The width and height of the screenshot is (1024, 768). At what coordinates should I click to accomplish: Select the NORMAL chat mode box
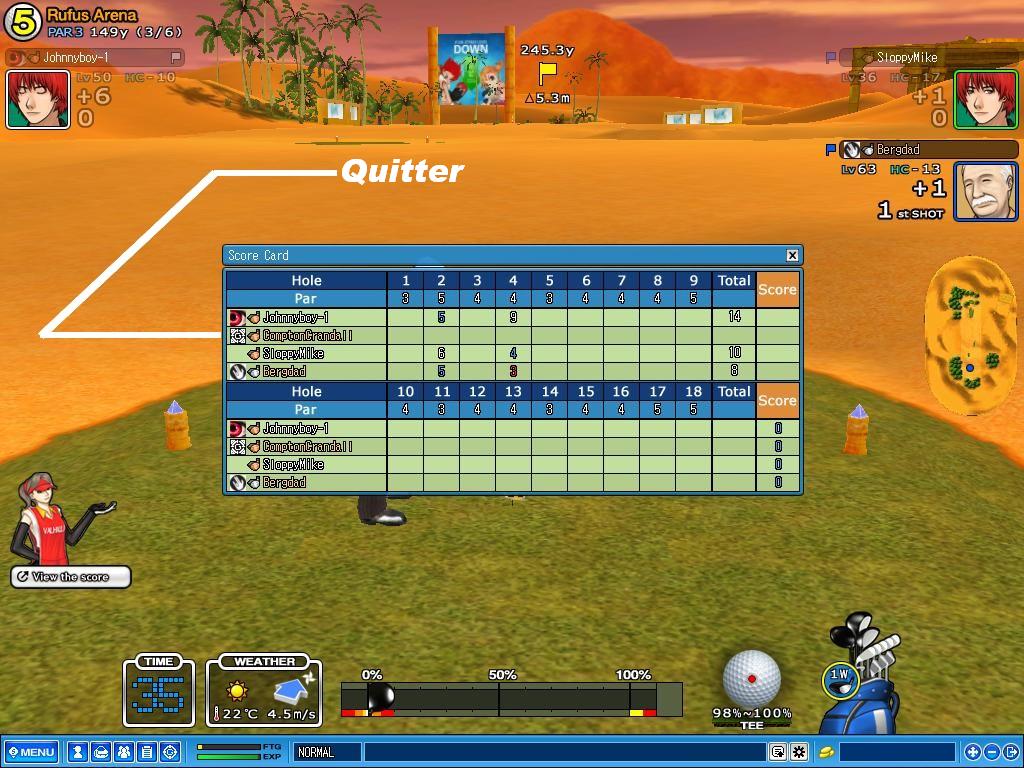click(x=327, y=752)
